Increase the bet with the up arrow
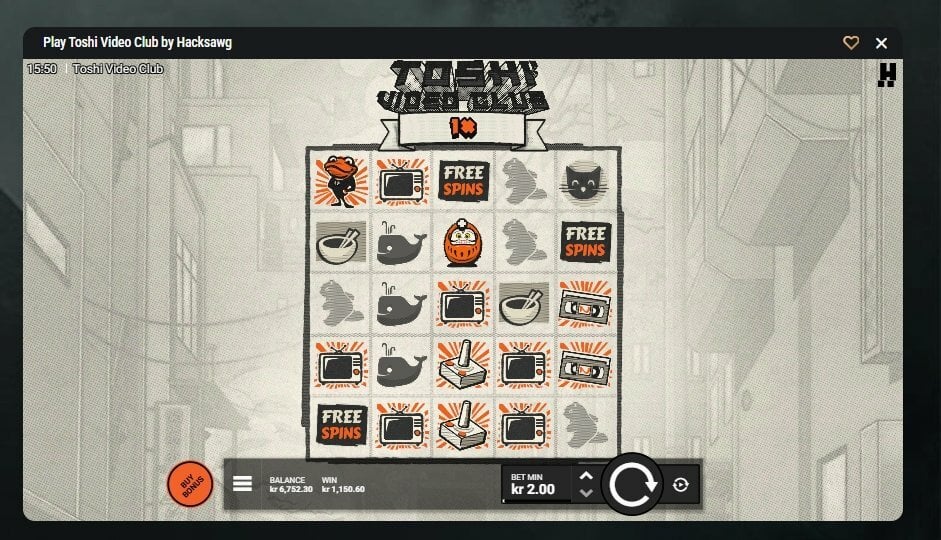The width and height of the screenshot is (941, 540). (x=586, y=476)
